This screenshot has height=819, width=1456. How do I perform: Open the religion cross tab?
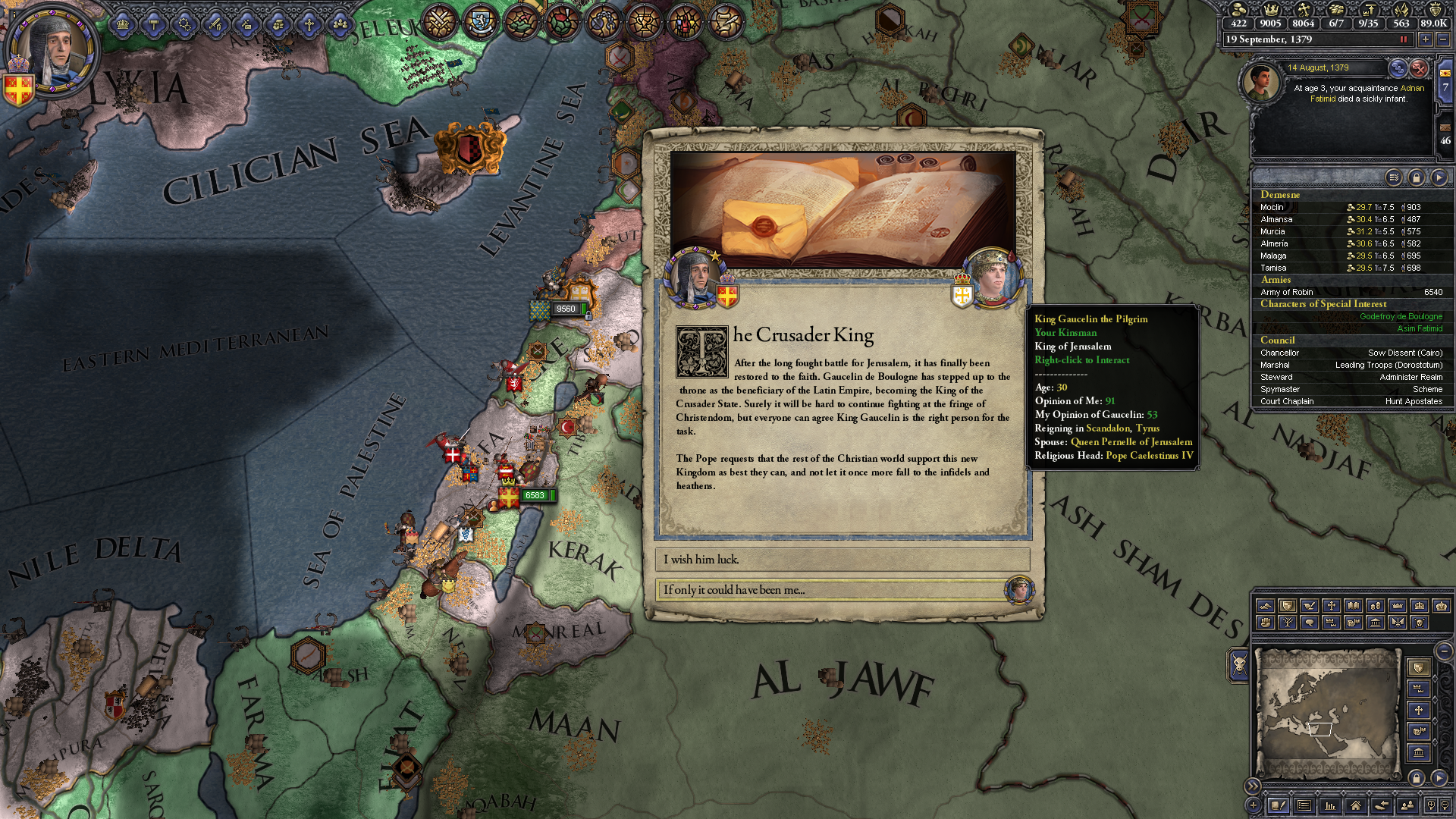309,24
